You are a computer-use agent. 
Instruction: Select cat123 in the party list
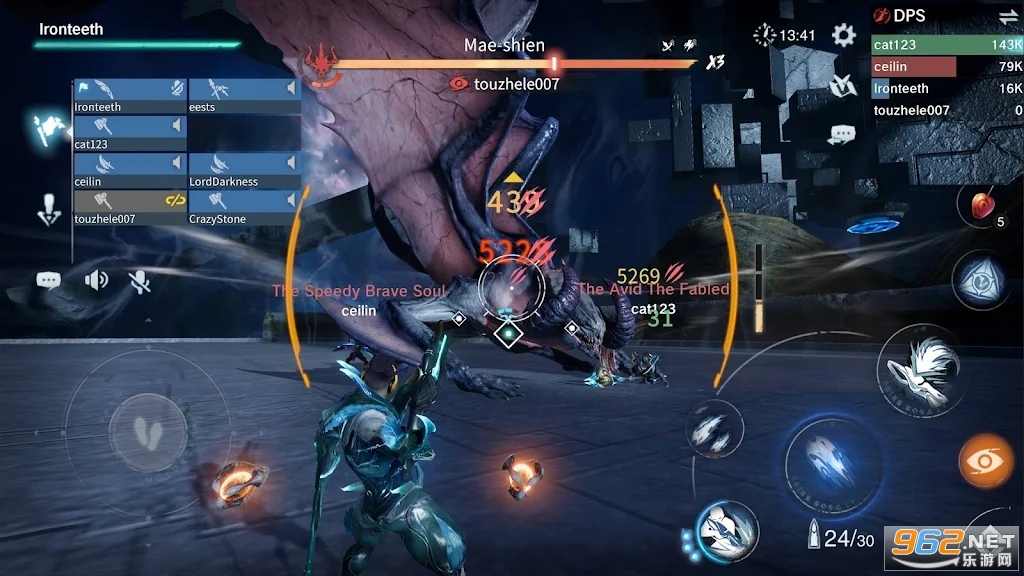click(x=131, y=134)
